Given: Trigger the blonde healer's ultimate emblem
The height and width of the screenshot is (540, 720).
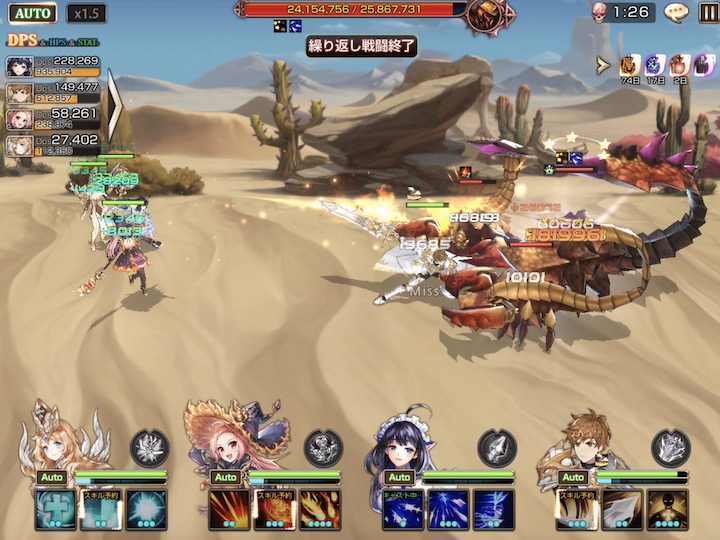Looking at the screenshot, I should pyautogui.click(x=149, y=448).
